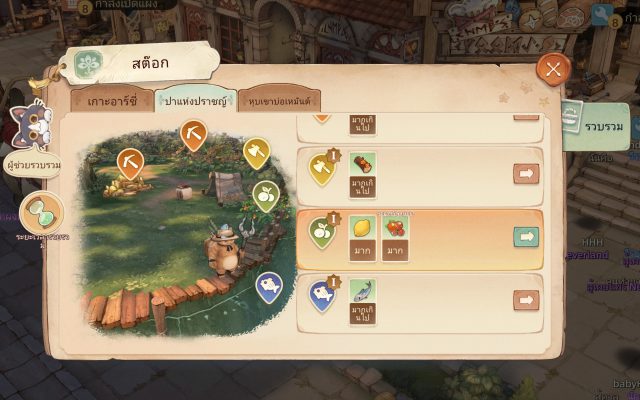
Task: Close the stock window with the X button
Action: (x=553, y=69)
